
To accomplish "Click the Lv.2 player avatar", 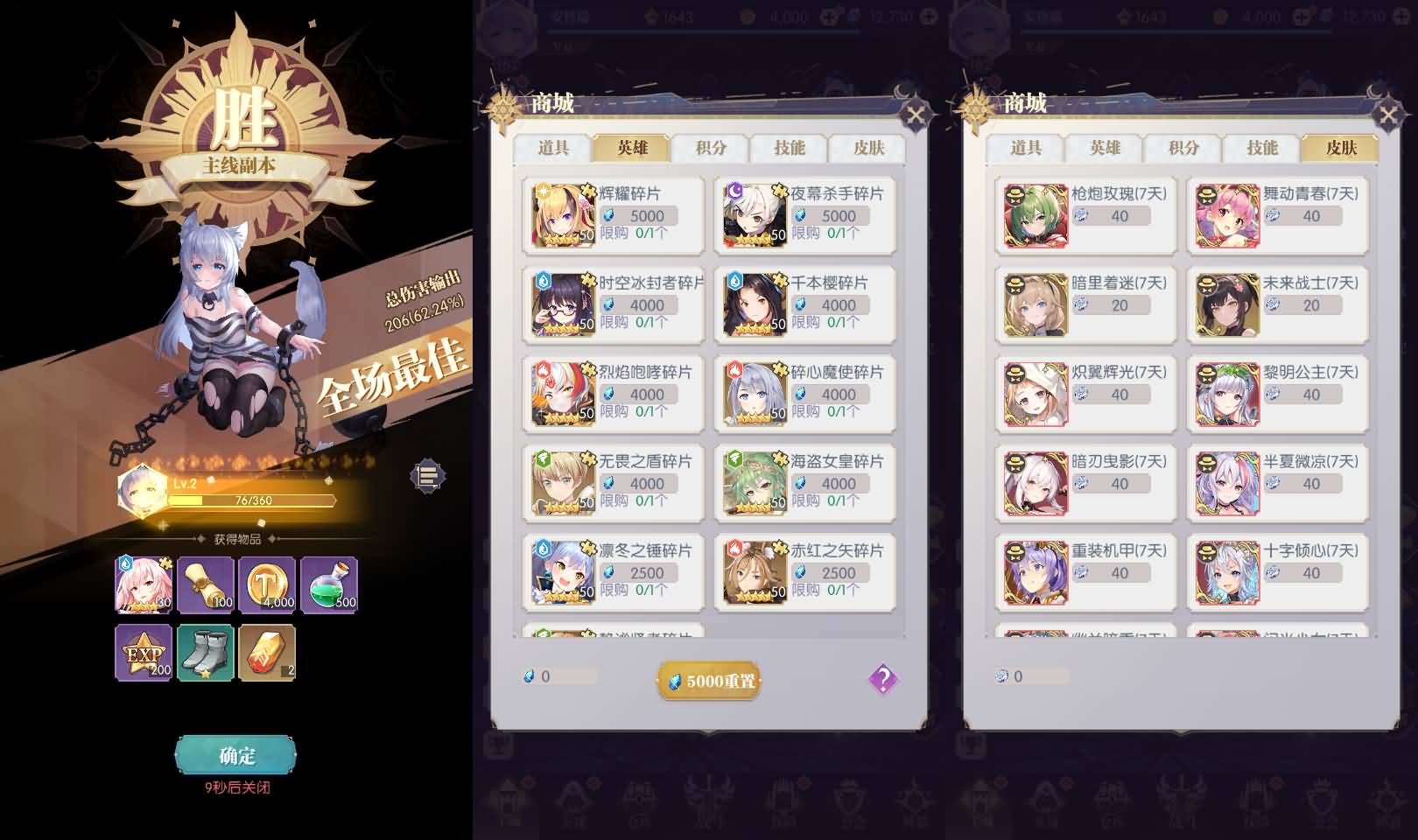I will pos(140,488).
